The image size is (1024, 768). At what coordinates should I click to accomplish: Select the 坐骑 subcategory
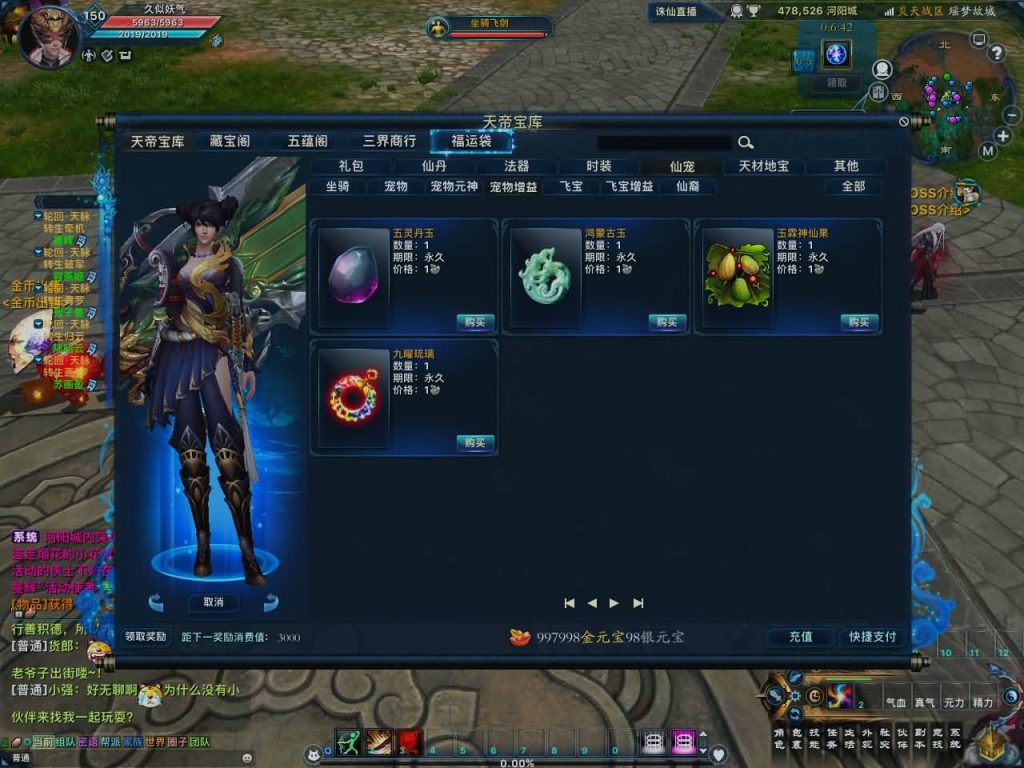337,186
